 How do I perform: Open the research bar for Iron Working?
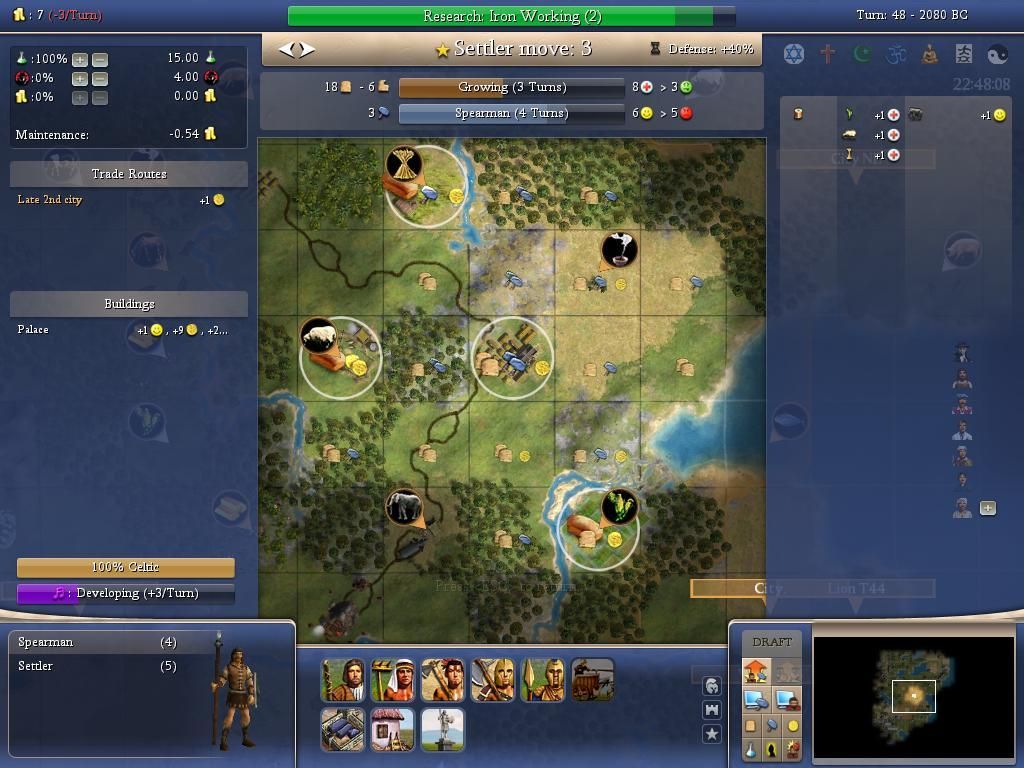pos(511,16)
